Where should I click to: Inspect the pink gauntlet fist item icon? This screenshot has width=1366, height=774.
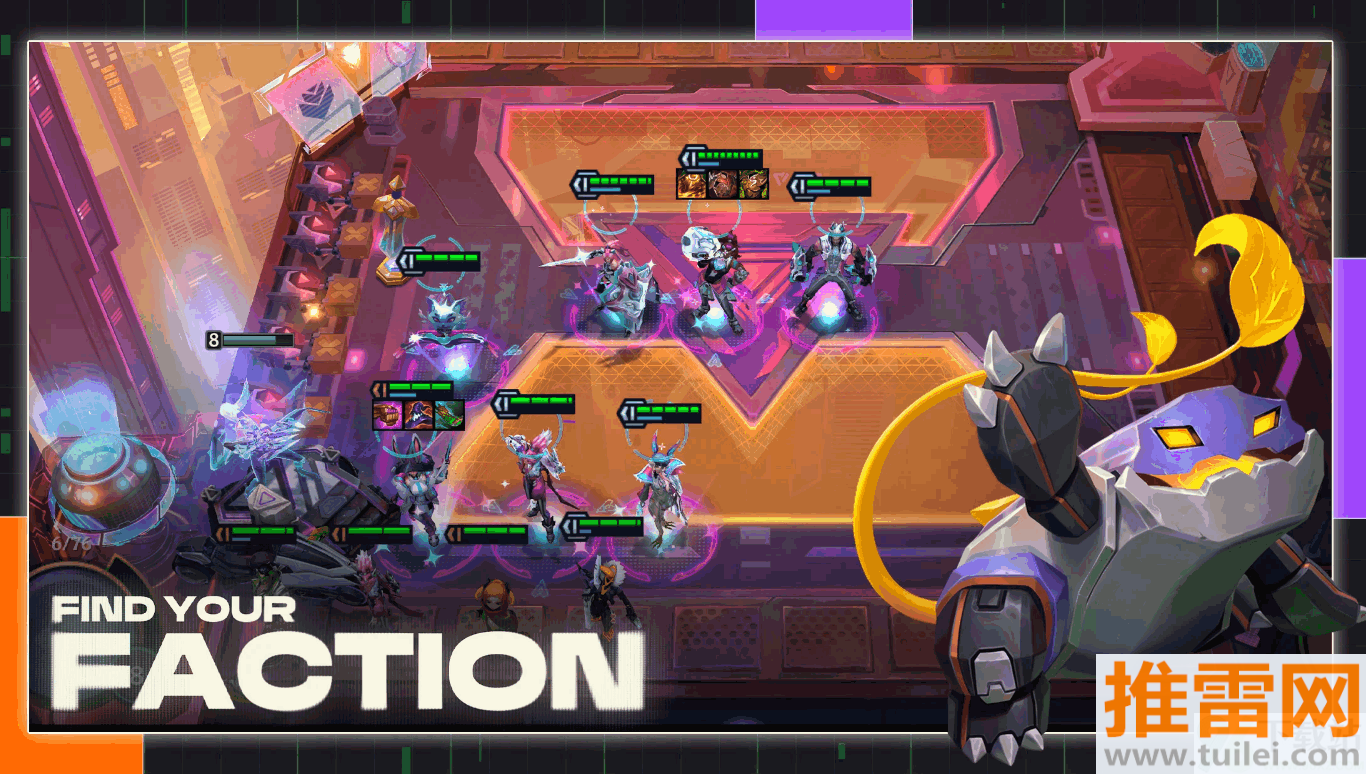(388, 414)
